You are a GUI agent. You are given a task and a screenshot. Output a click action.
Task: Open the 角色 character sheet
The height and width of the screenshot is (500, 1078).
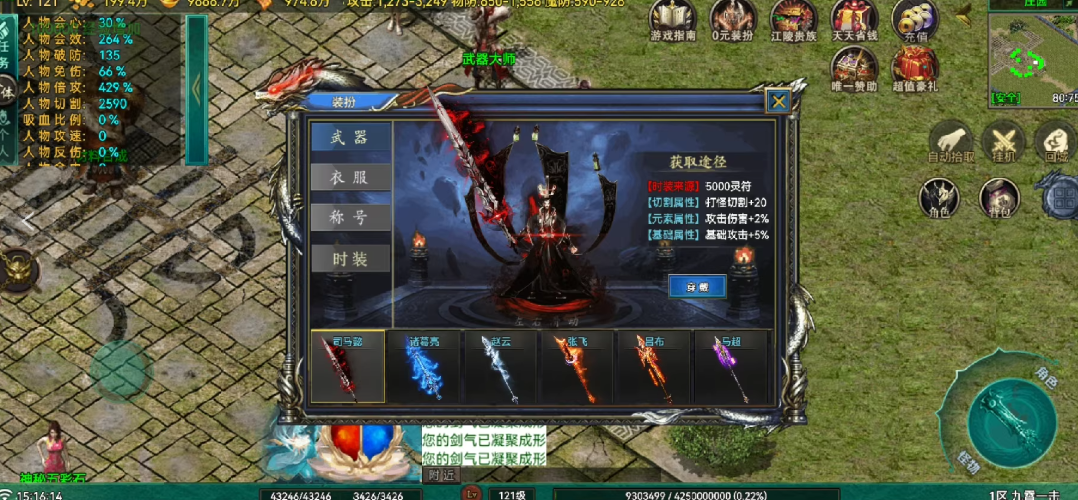939,198
